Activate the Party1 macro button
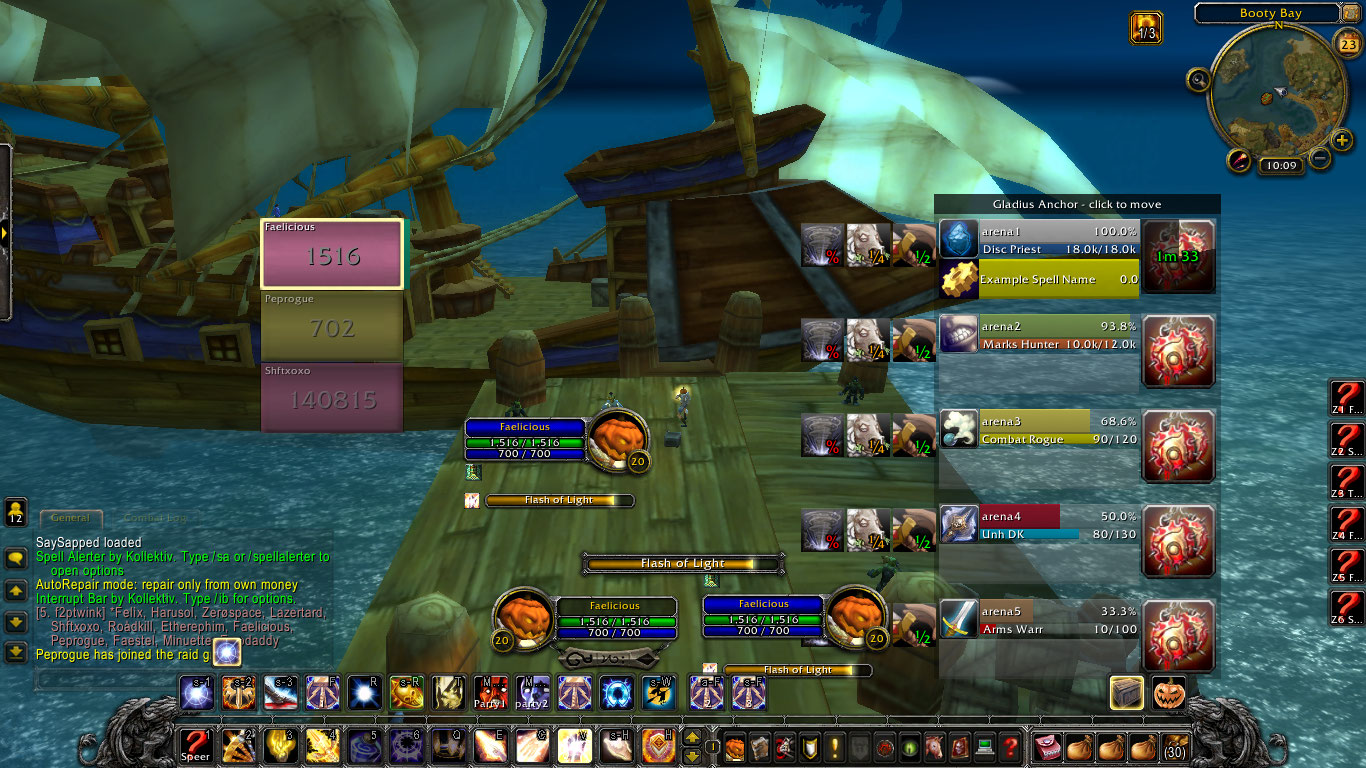Screen dimensions: 1366x768 click(491, 692)
